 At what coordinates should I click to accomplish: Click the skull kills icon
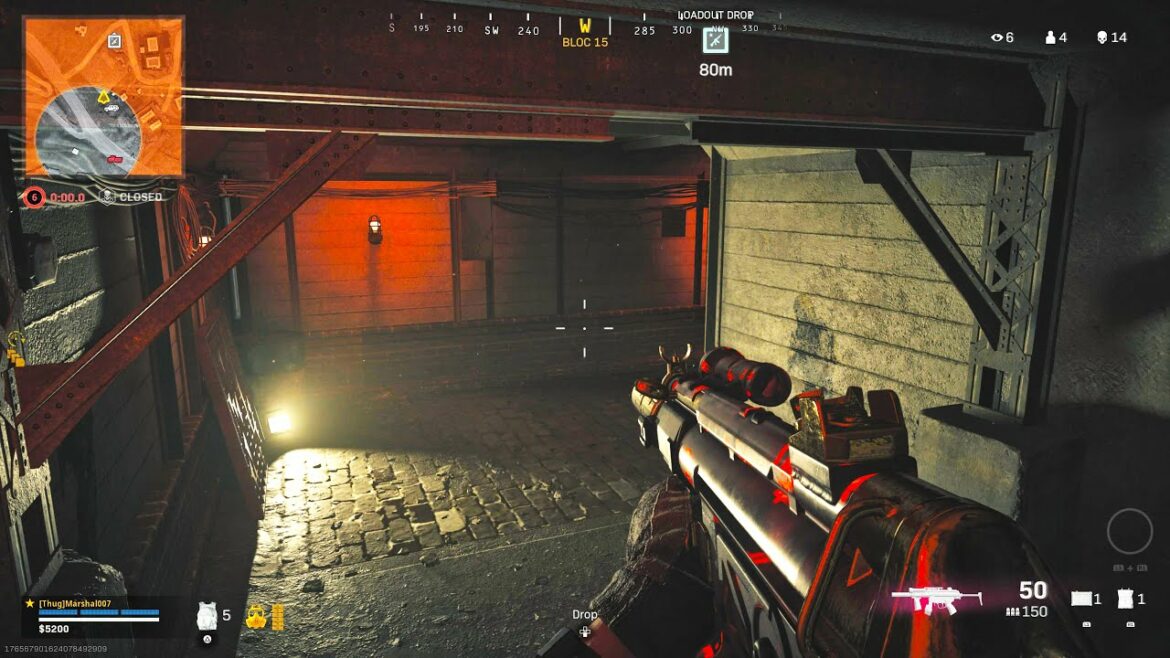[x=1102, y=37]
